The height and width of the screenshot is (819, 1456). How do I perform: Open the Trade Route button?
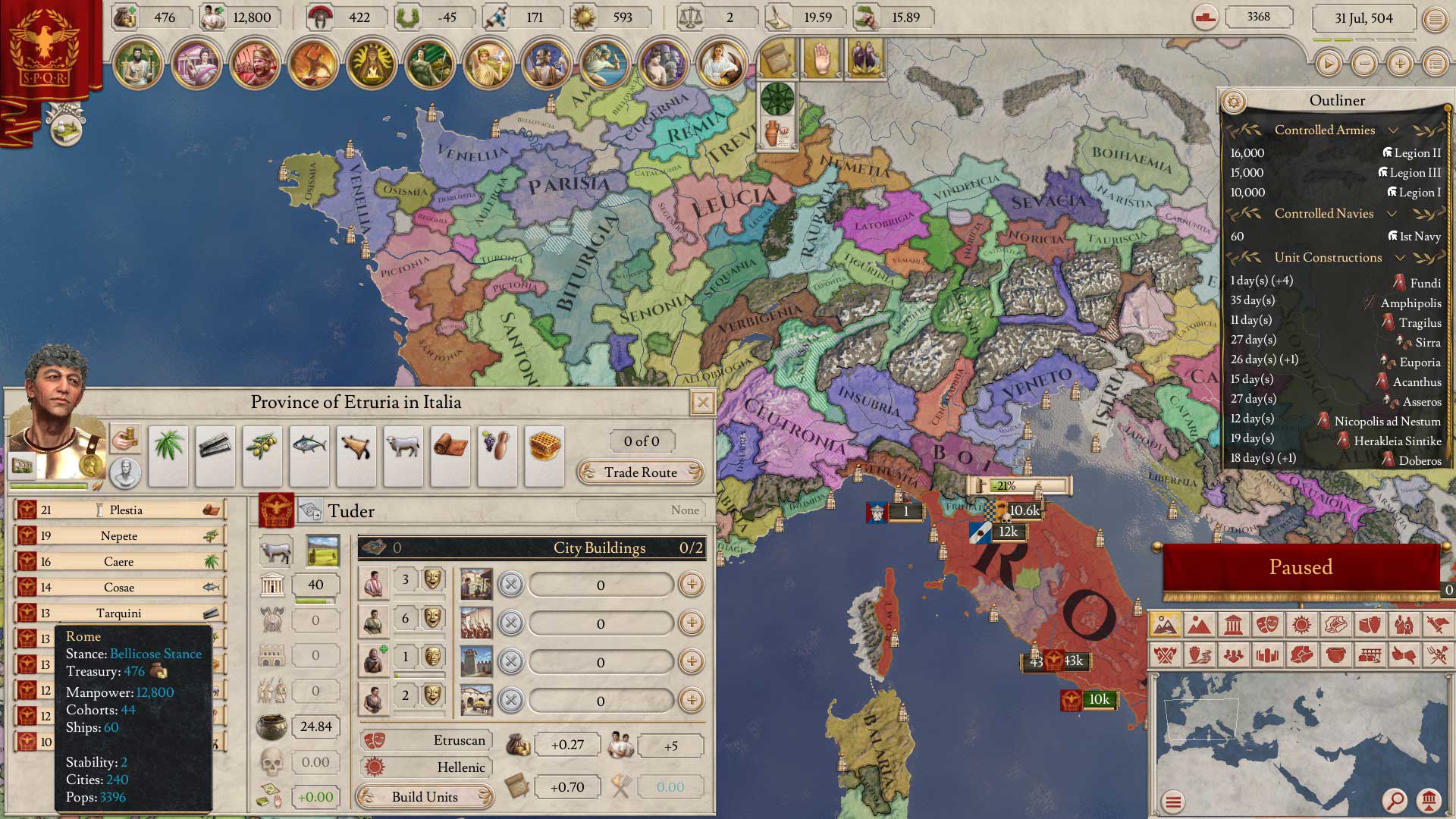[x=640, y=472]
